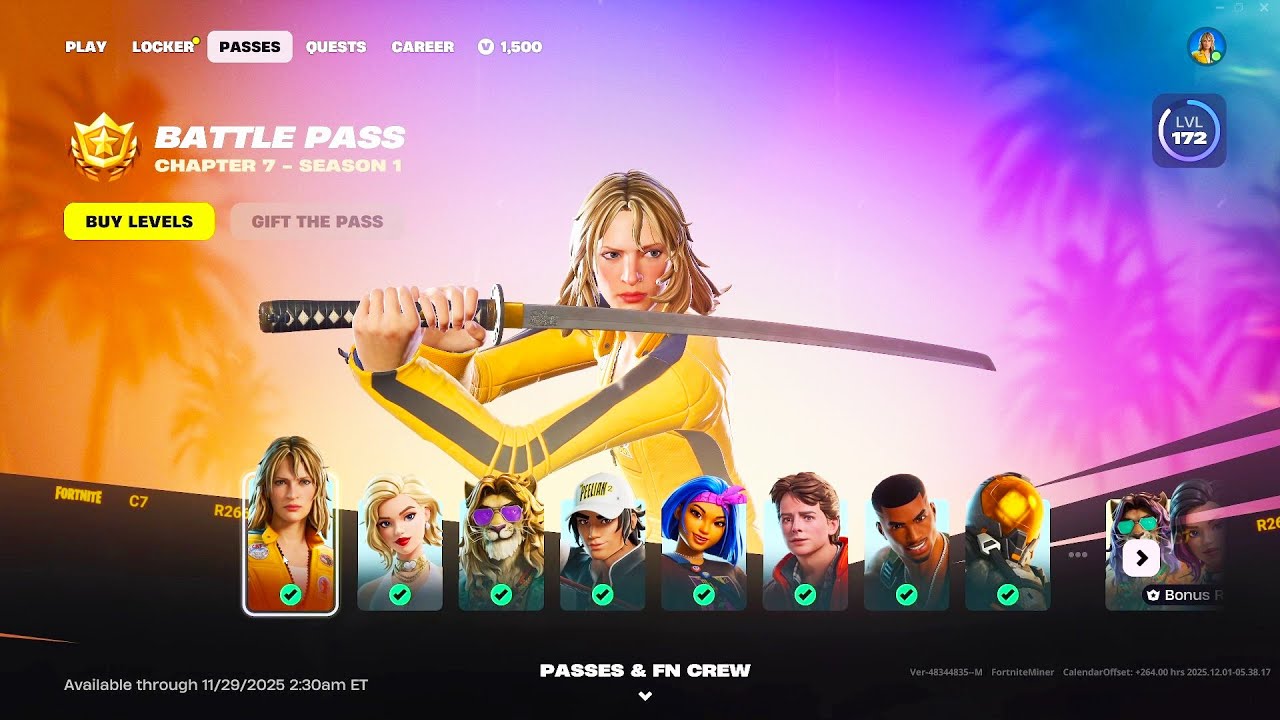Viewport: 1280px width, 720px height.
Task: Choose the smiling man with chain necklace tile
Action: coord(906,545)
